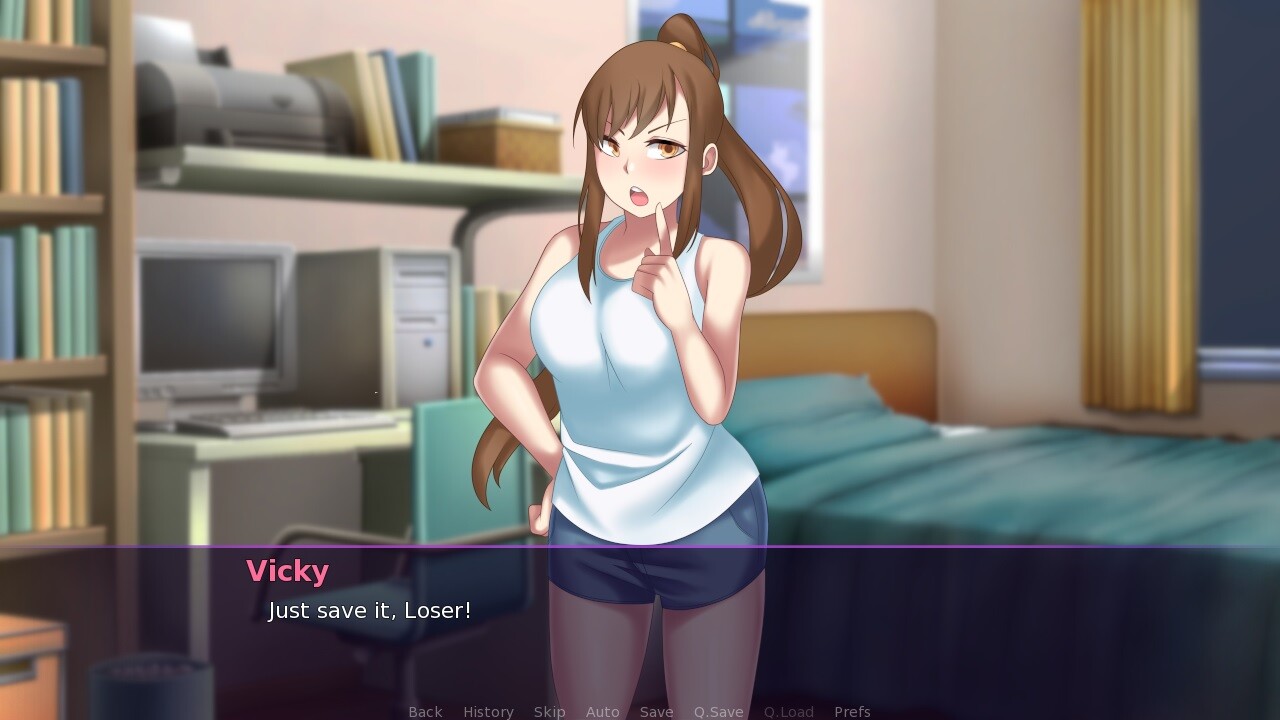Click Q.Load to restore quick save

coord(787,711)
